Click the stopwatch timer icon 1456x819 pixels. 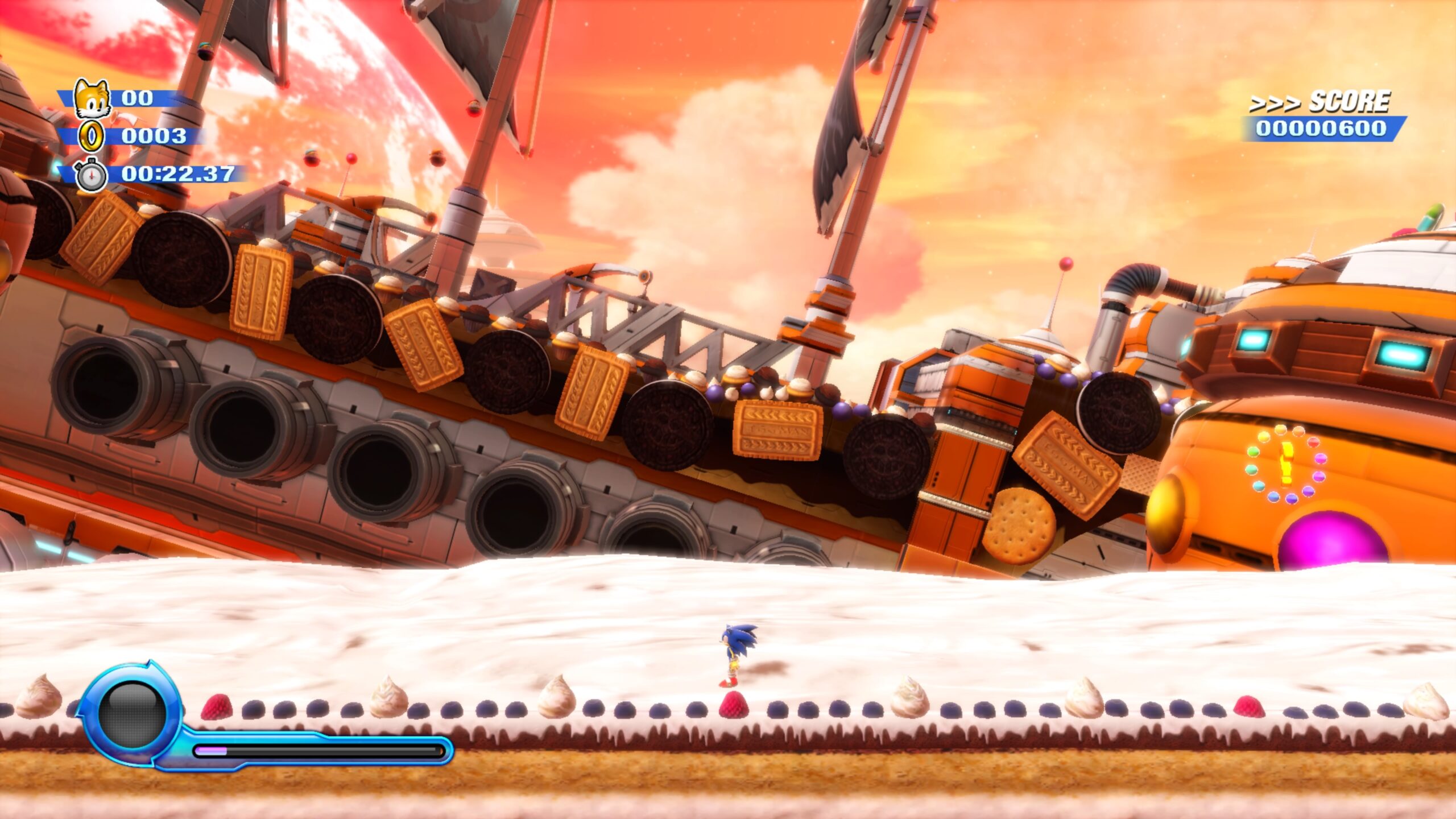point(92,175)
